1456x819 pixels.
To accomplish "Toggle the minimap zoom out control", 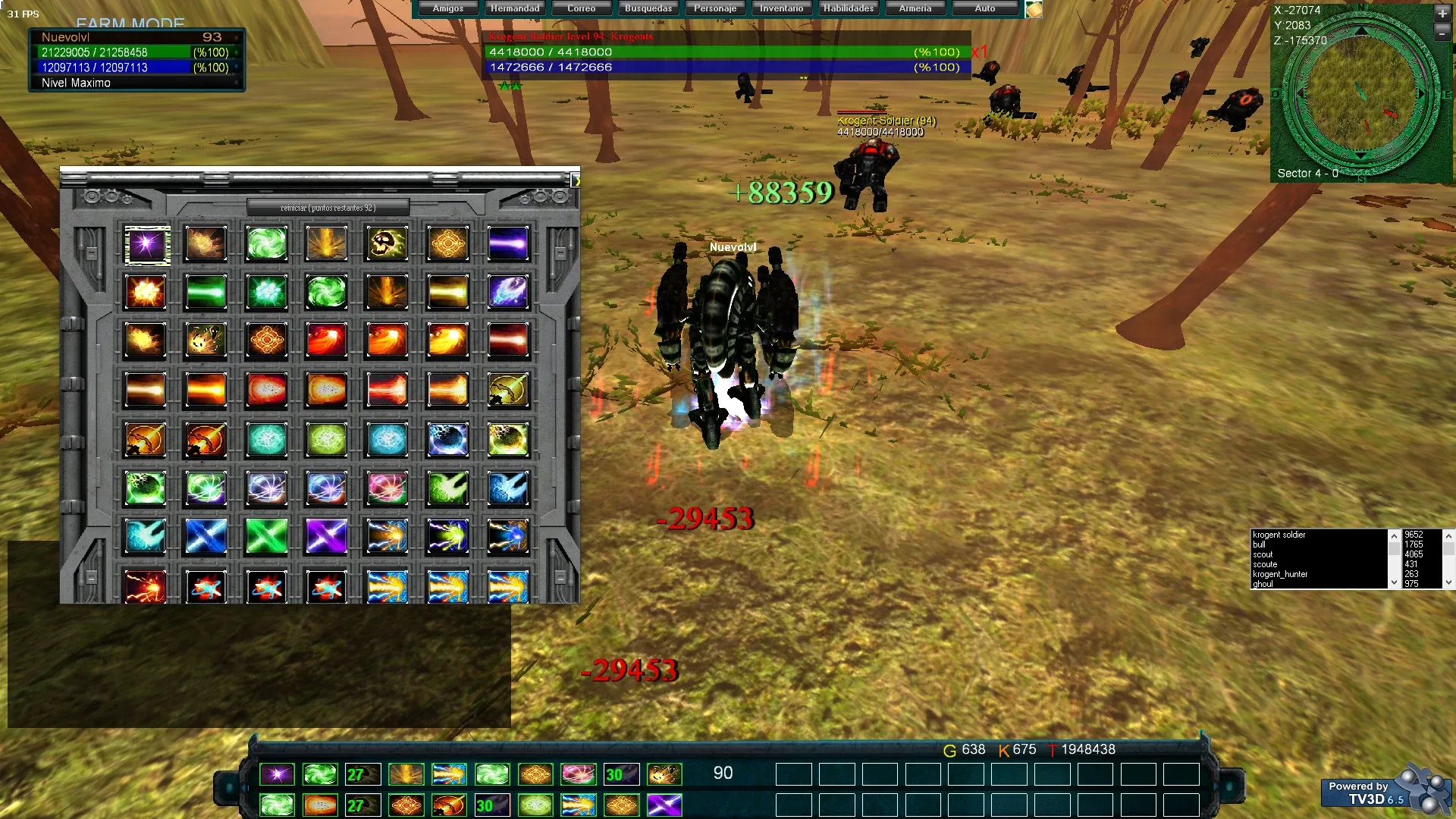I will pos(1443,33).
